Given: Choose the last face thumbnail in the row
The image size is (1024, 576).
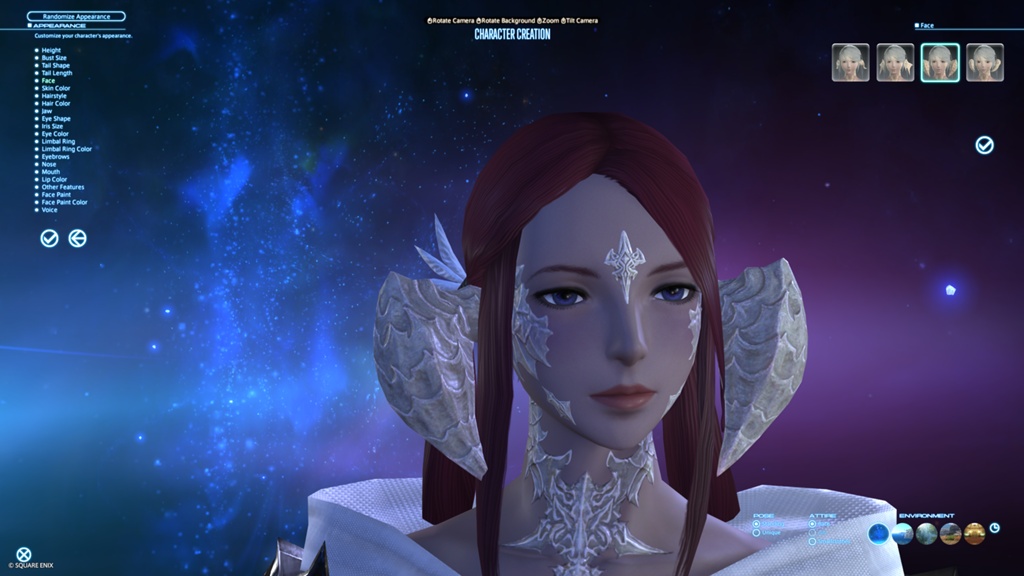Looking at the screenshot, I should click(985, 62).
